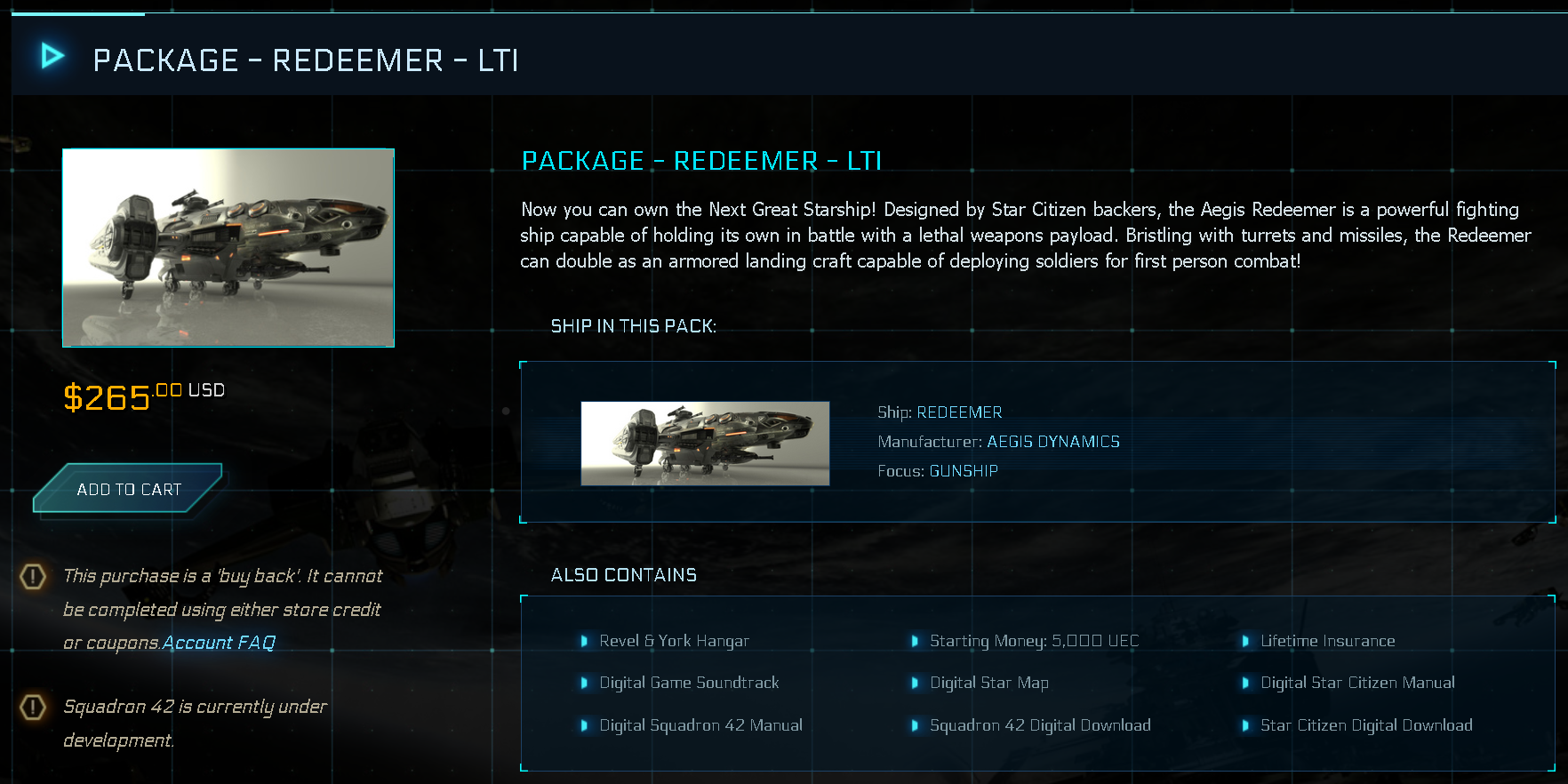
Task: Click the warning icon next to the buy back notice
Action: (x=32, y=577)
